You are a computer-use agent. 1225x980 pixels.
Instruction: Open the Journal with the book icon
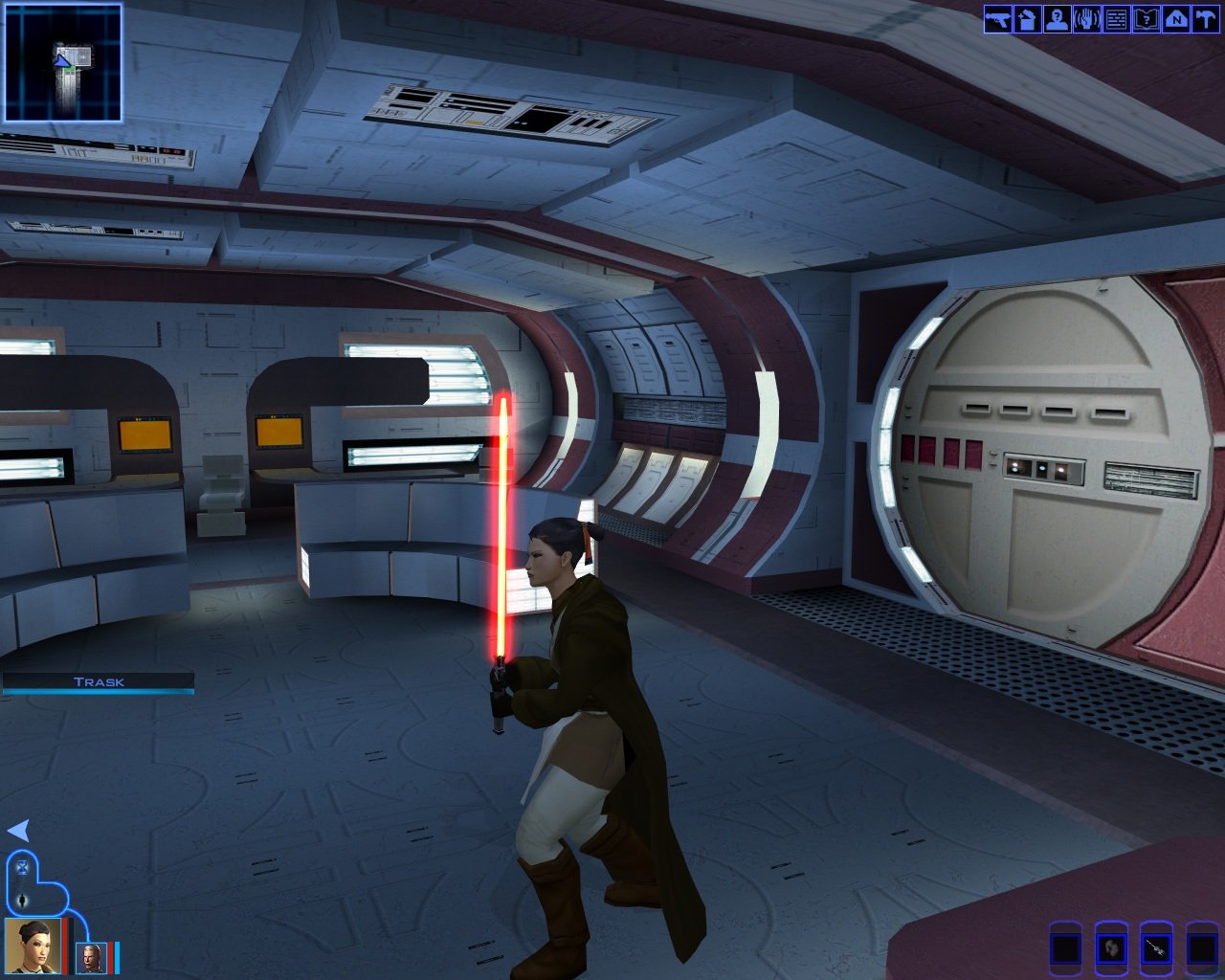[x=1147, y=19]
